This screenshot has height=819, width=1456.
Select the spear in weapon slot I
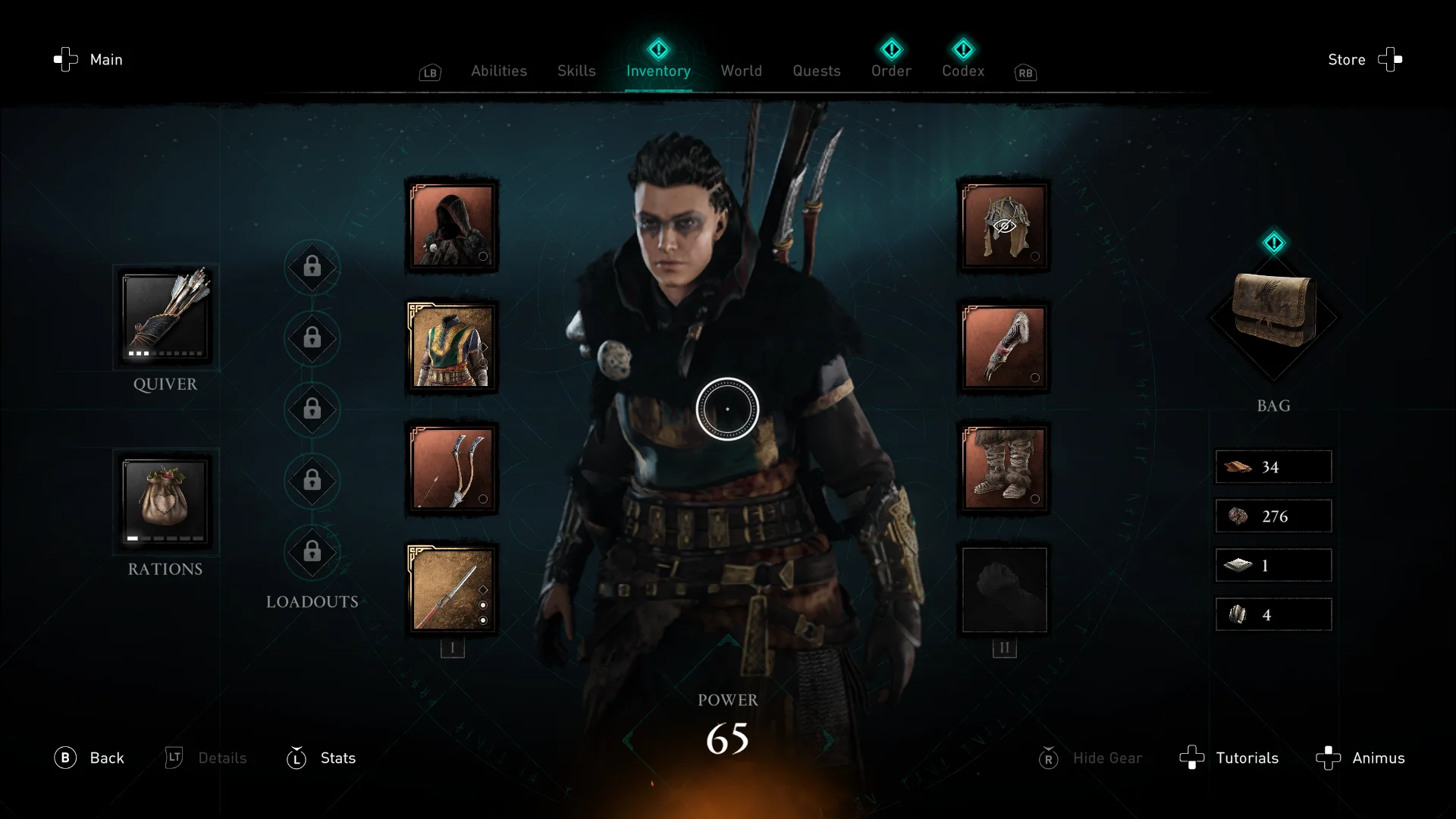click(452, 589)
